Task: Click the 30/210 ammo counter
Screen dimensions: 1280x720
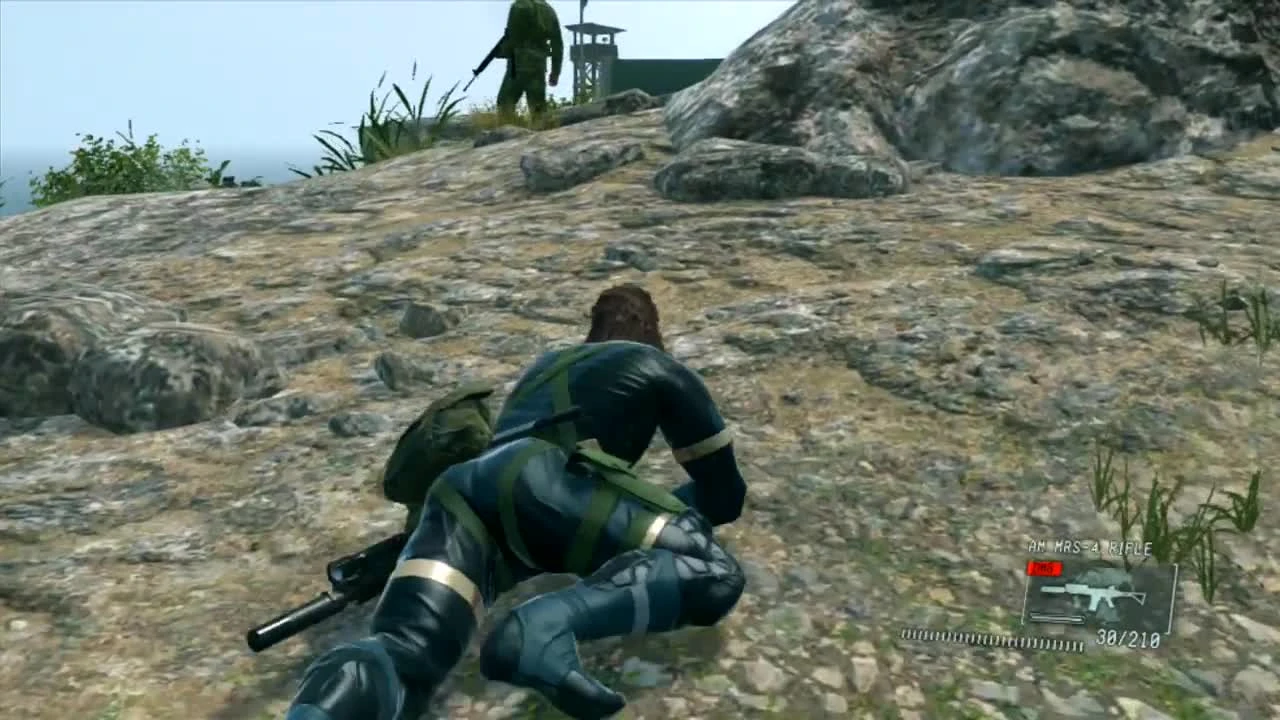Action: coord(1127,638)
